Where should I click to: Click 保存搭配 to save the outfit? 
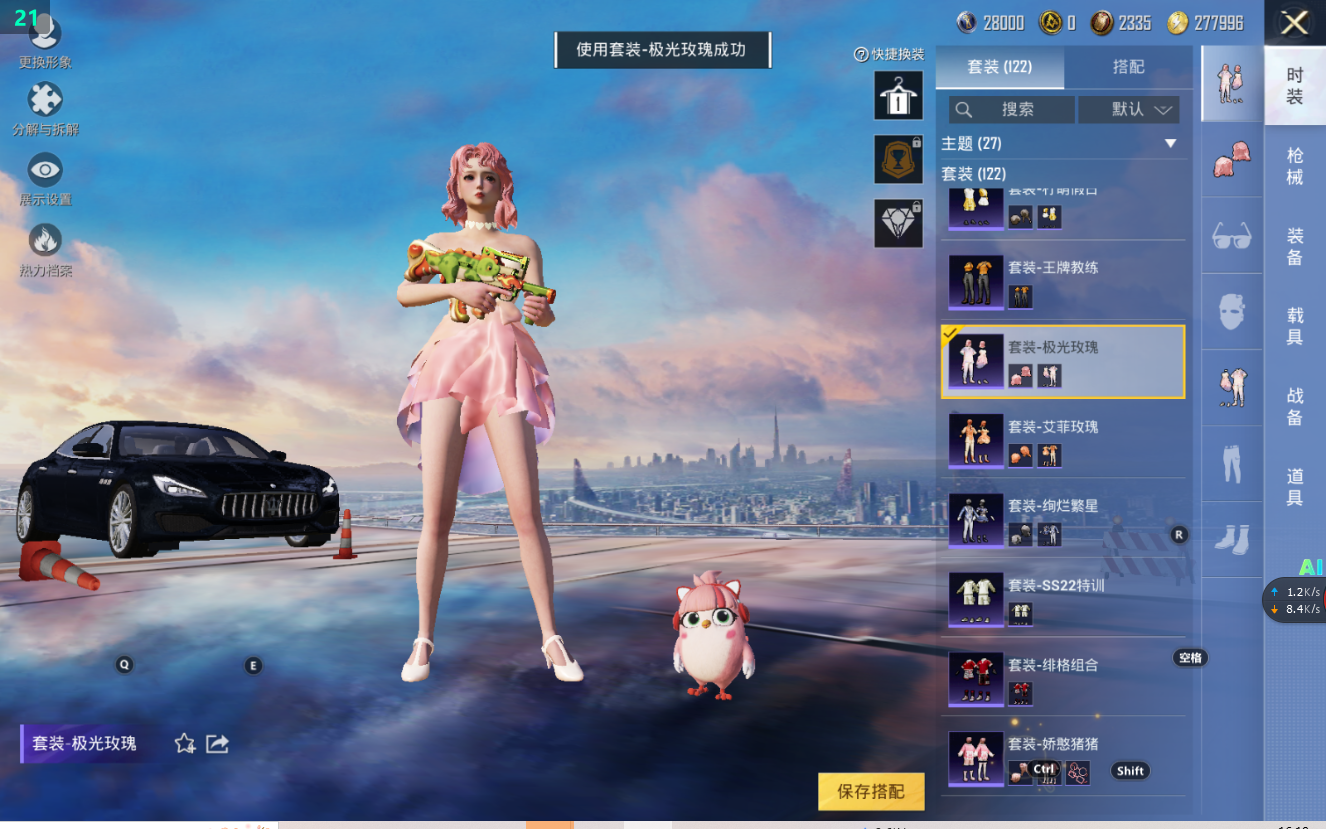[x=871, y=791]
